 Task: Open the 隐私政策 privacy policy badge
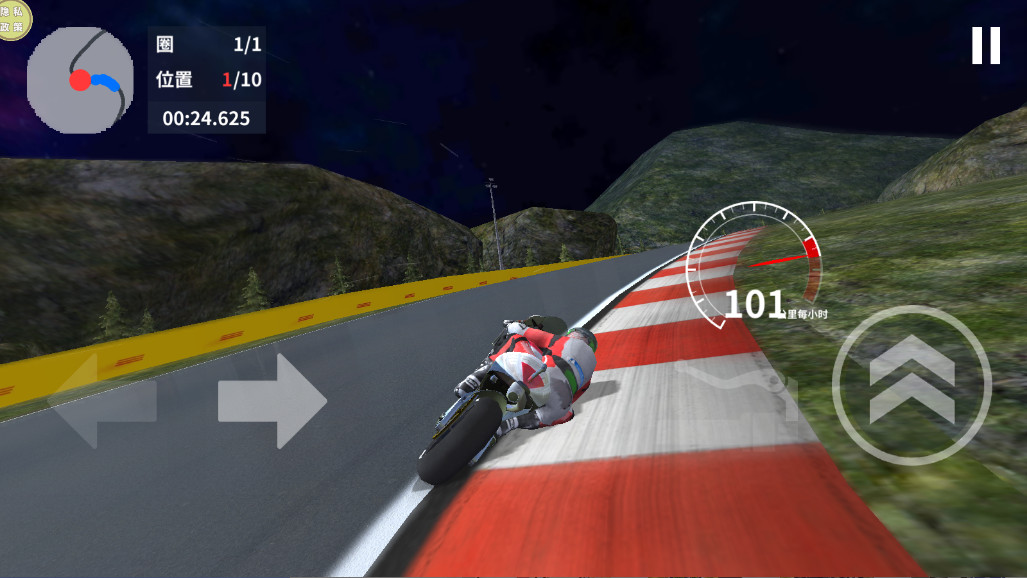[13, 17]
